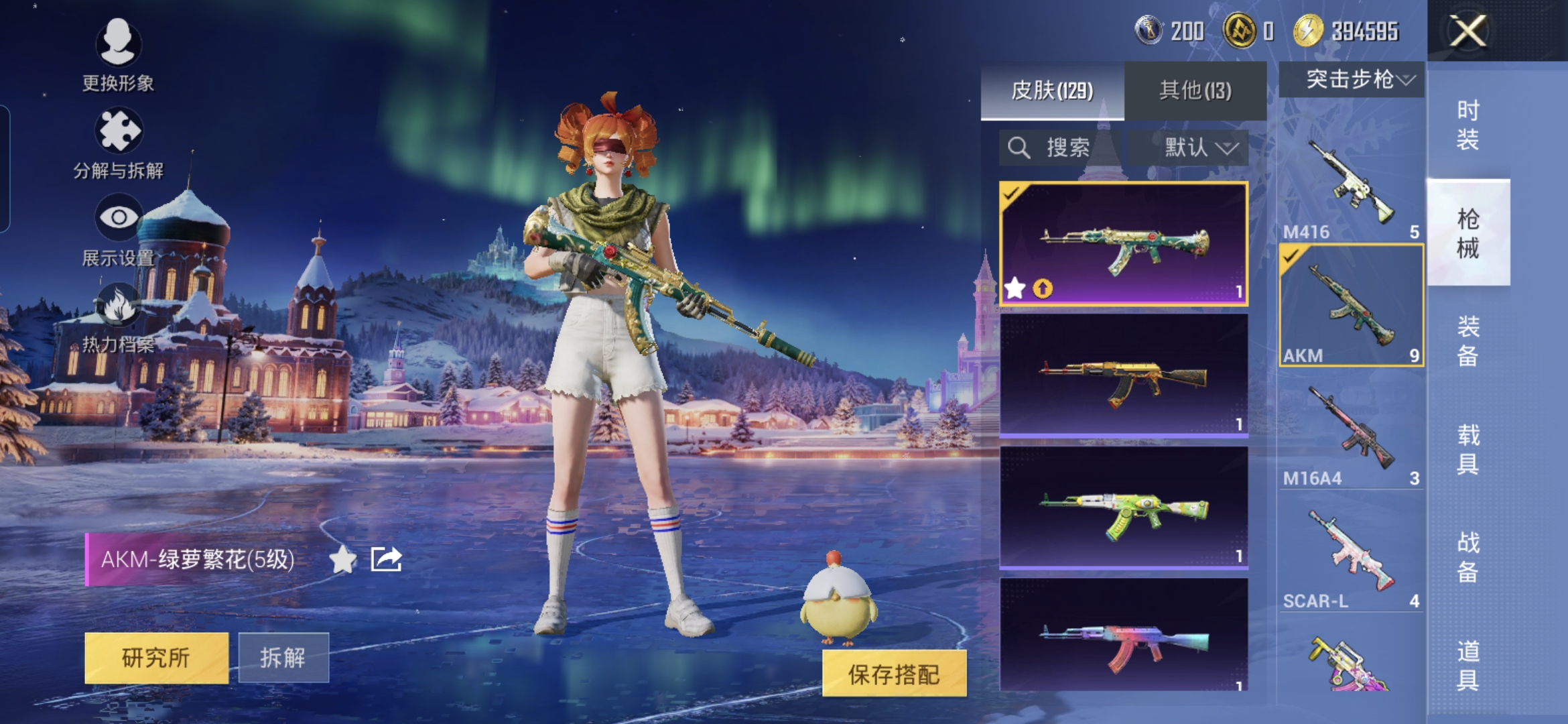Click the 研究所 yellow button

[156, 658]
